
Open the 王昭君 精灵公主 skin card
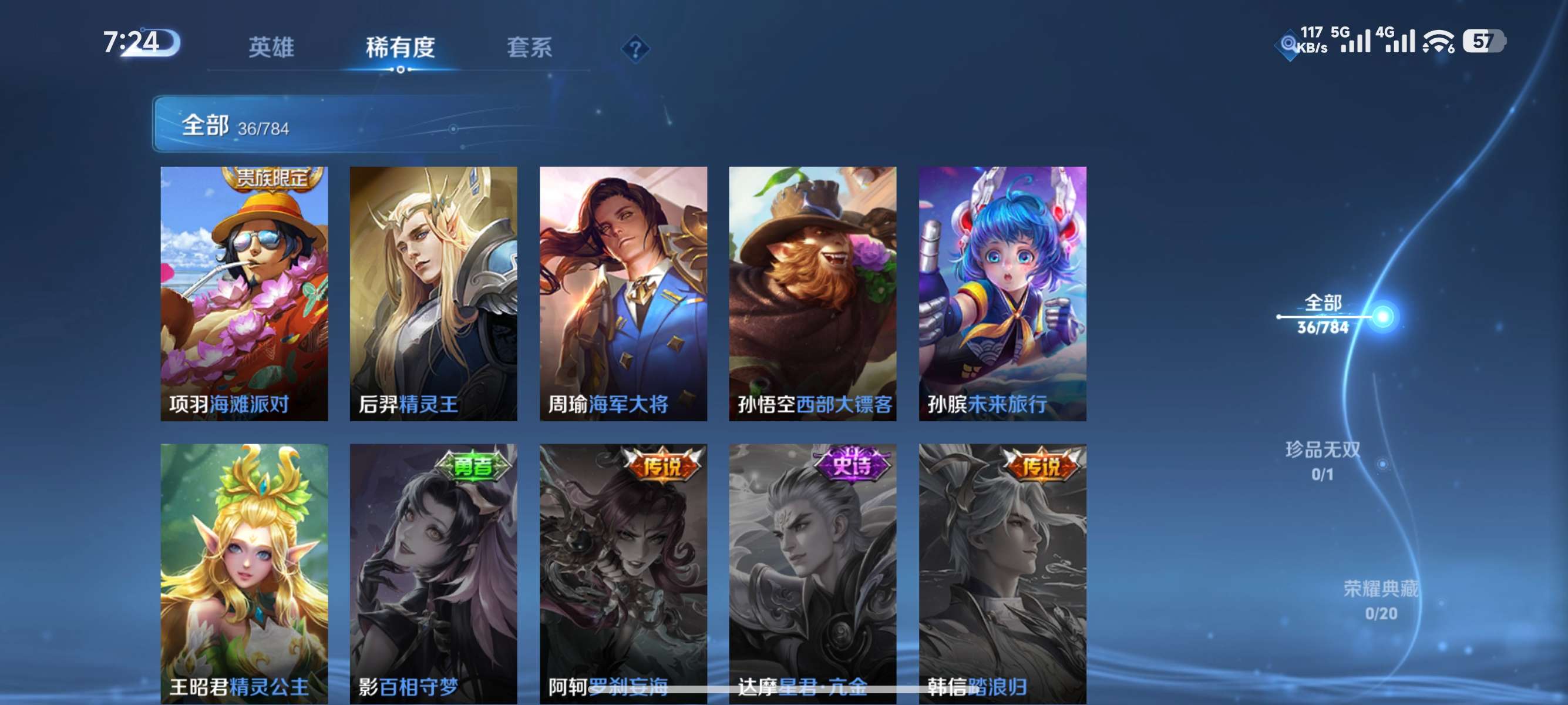(x=244, y=572)
